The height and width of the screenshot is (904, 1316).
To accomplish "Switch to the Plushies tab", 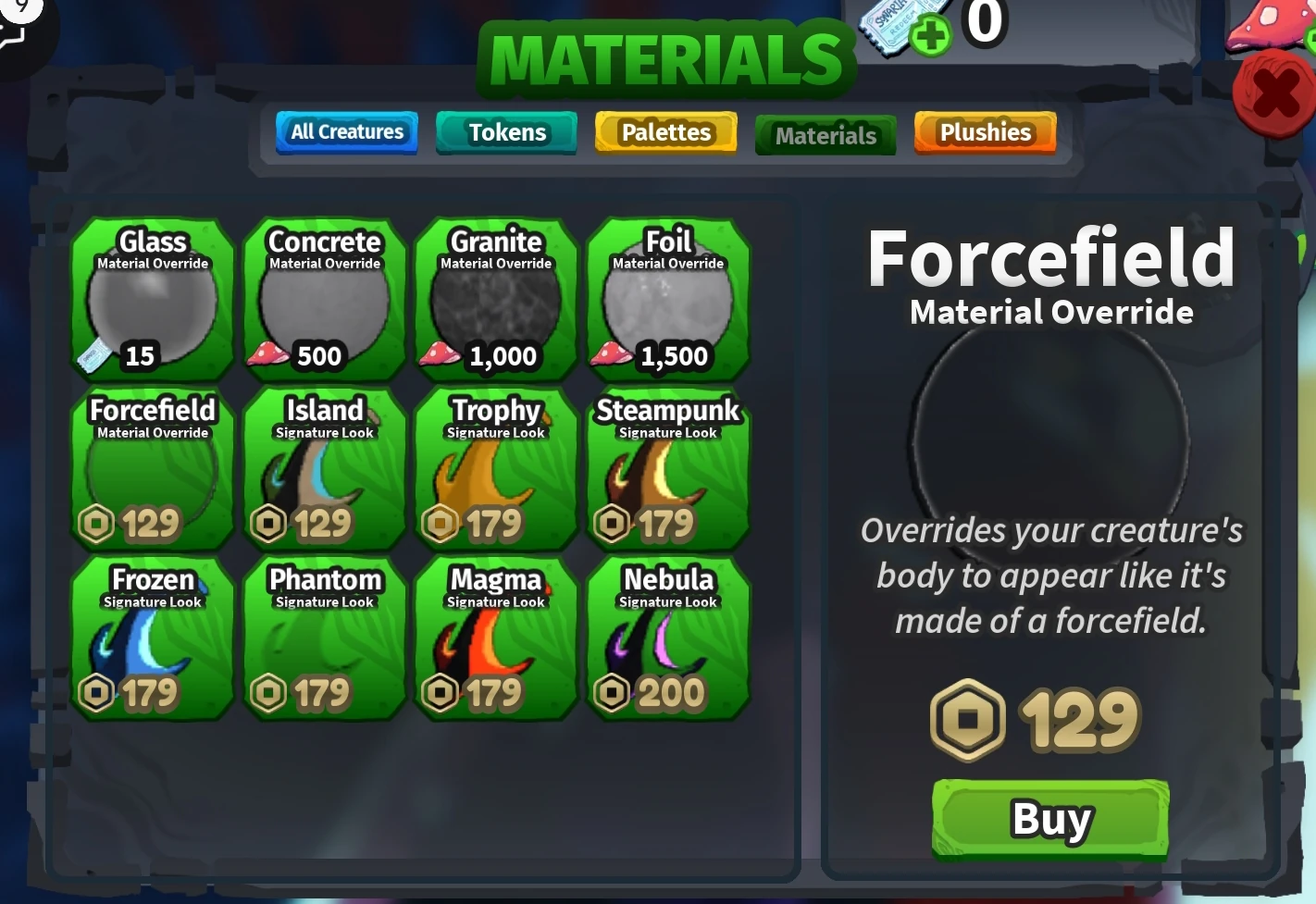I will (x=986, y=132).
